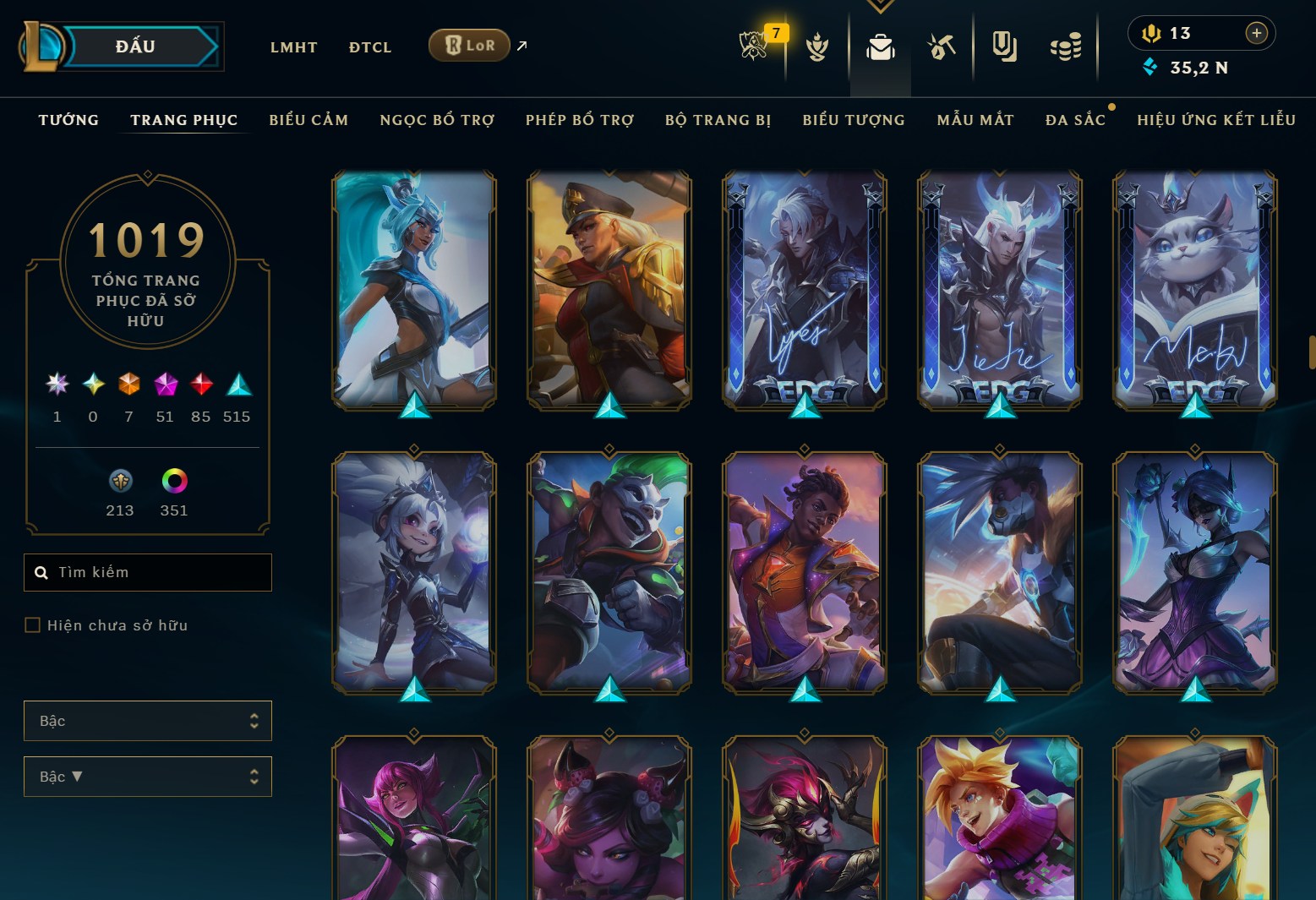
Task: Switch to the TƯỚNG champions tab
Action: click(x=68, y=120)
